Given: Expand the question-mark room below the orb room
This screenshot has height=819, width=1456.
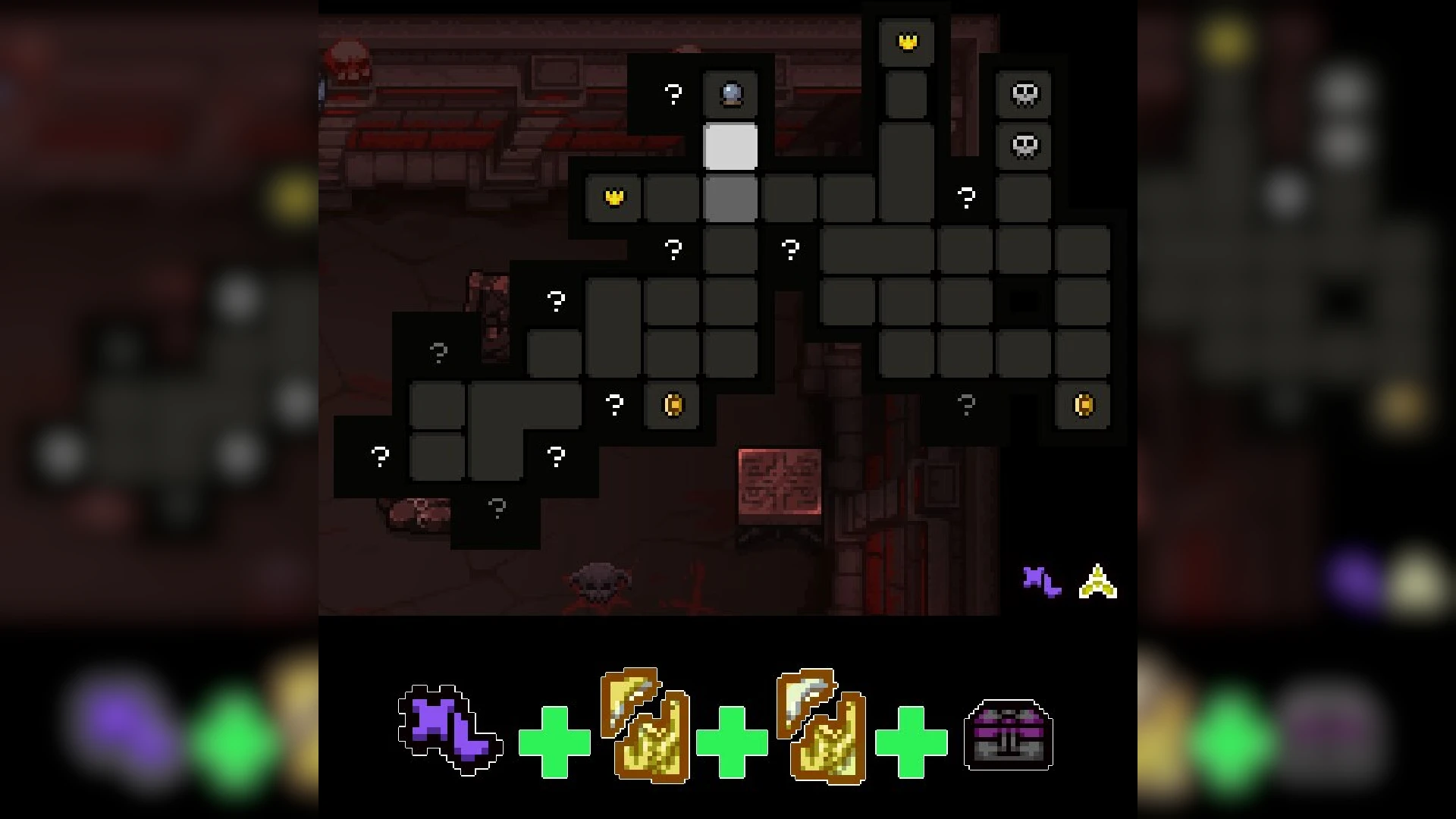Looking at the screenshot, I should (x=672, y=247).
